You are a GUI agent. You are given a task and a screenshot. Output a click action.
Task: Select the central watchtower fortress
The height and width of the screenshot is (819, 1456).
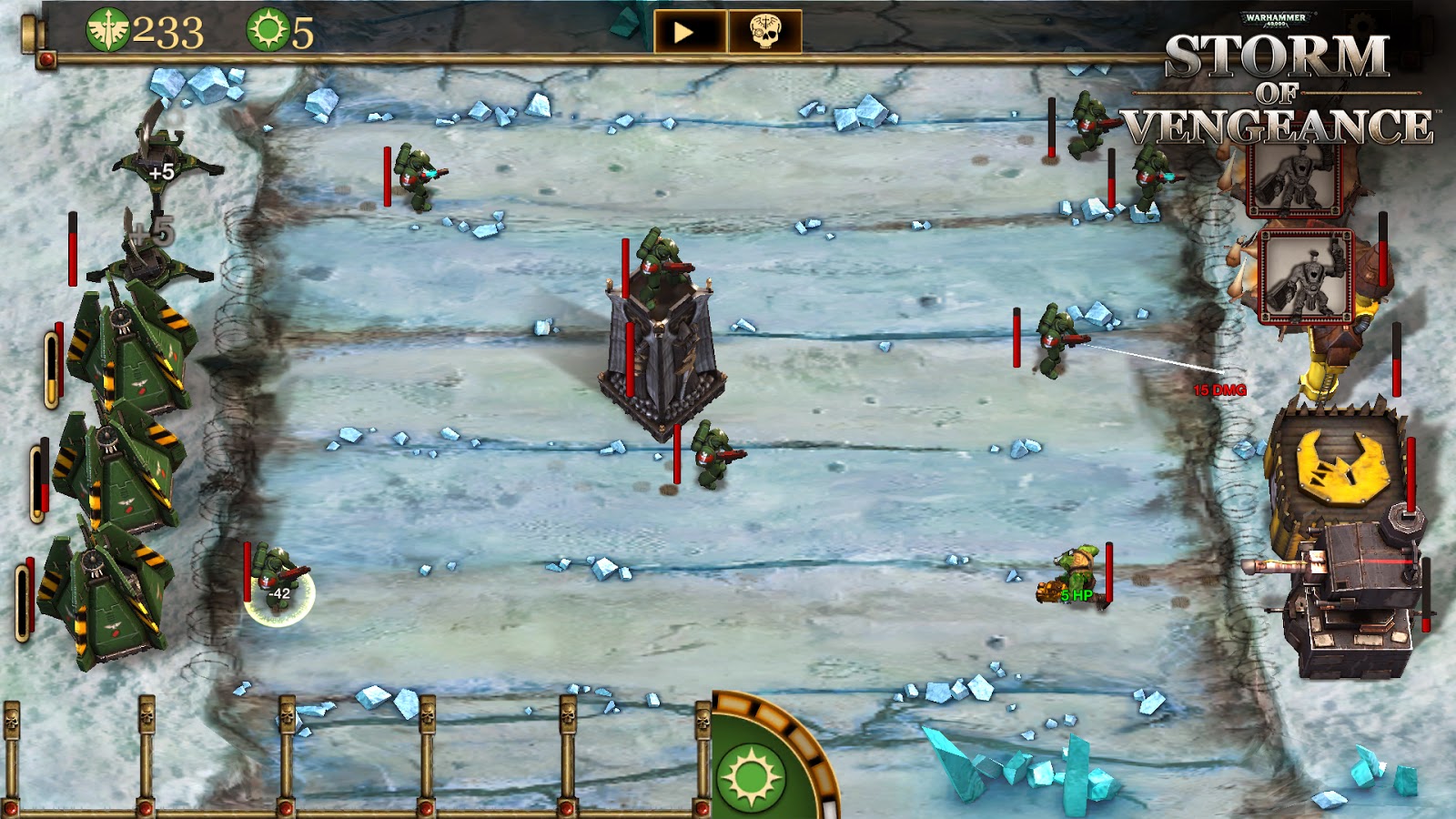click(664, 355)
